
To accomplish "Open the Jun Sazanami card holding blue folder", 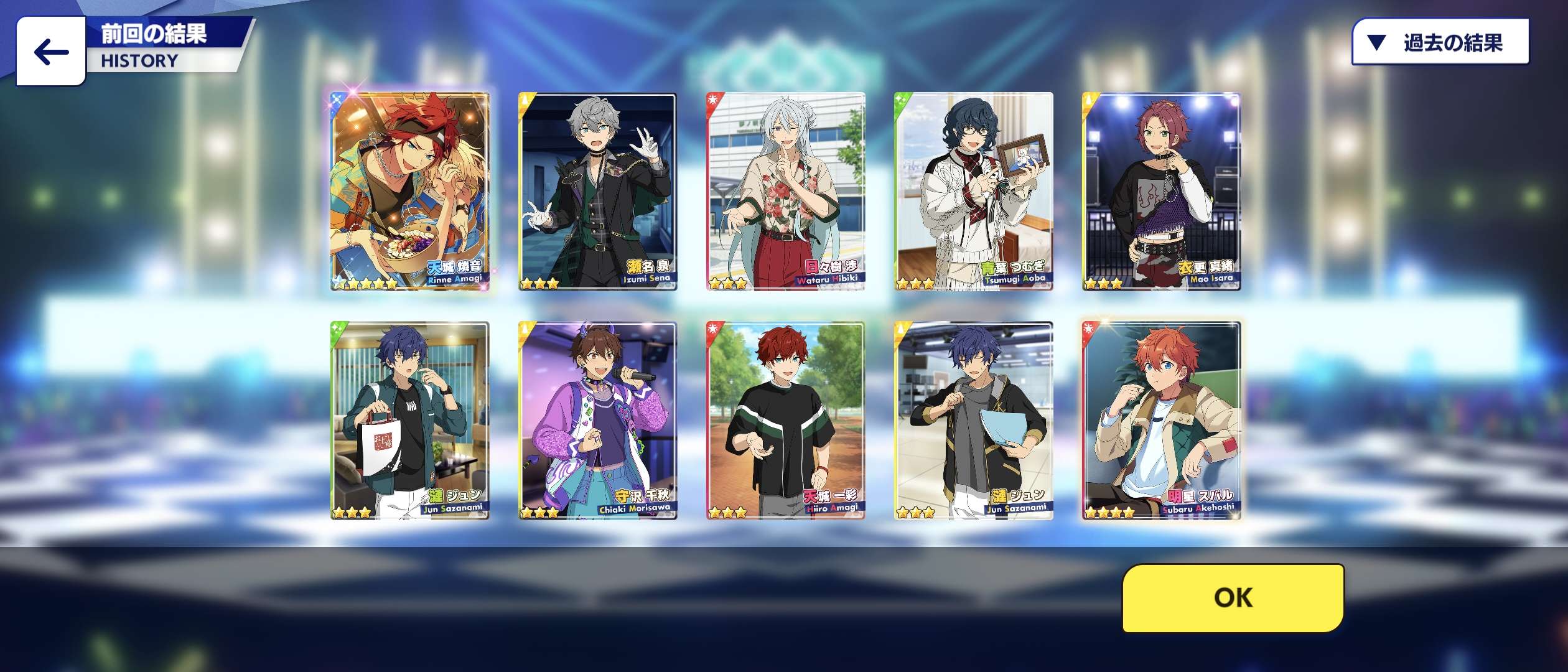I will [x=974, y=421].
